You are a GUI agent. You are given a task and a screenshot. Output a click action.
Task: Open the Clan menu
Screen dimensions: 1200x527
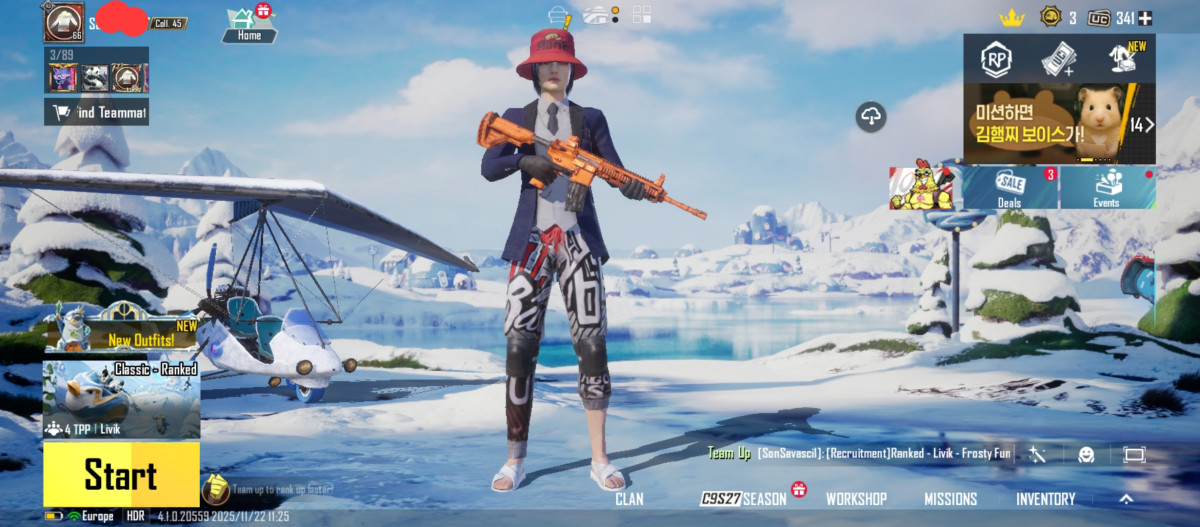[629, 499]
